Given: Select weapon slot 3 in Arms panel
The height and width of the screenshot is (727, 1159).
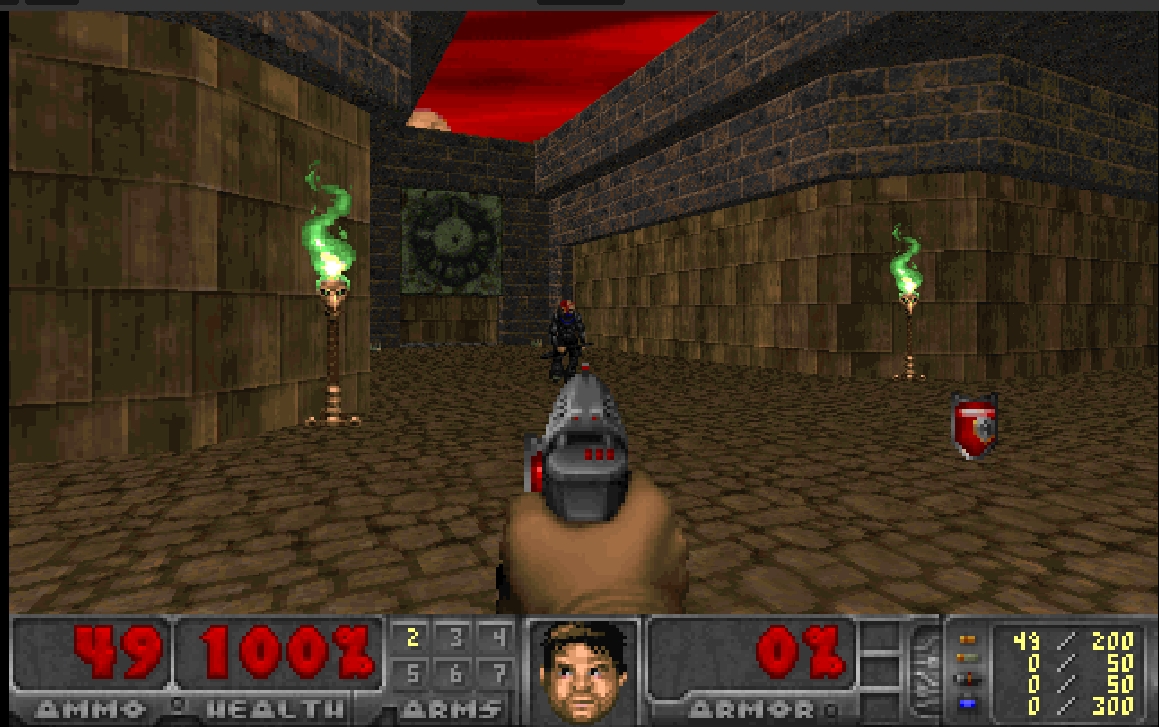Looking at the screenshot, I should pyautogui.click(x=455, y=638).
